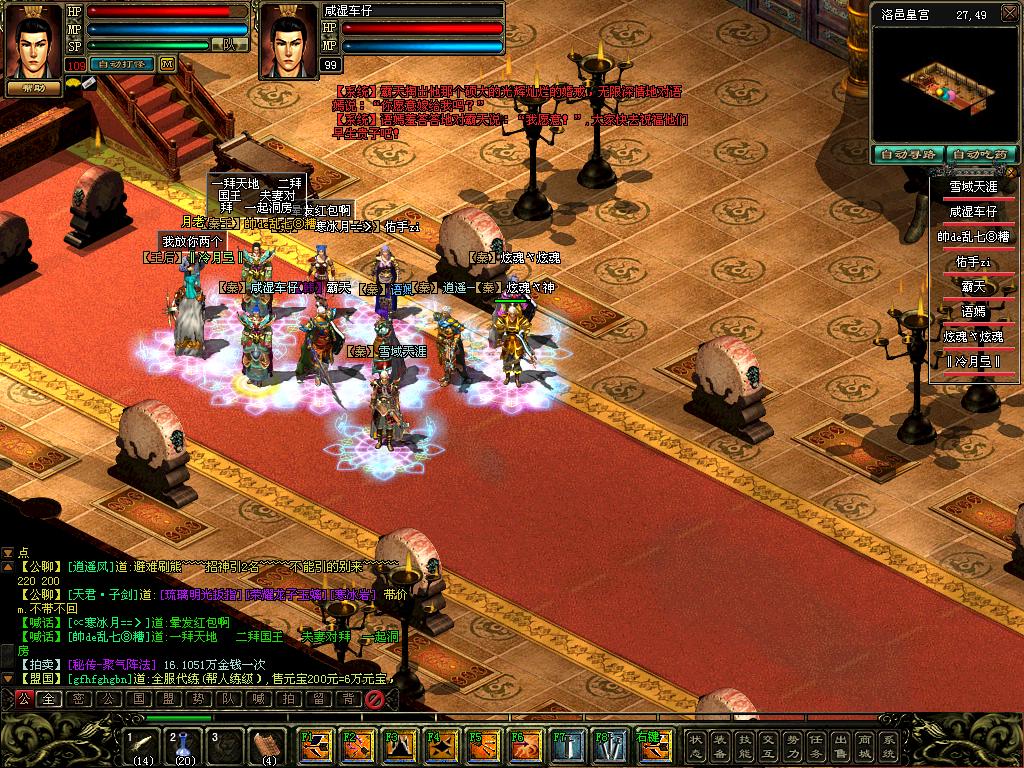Click the 帮助 help button
The image size is (1024, 768).
pos(34,88)
